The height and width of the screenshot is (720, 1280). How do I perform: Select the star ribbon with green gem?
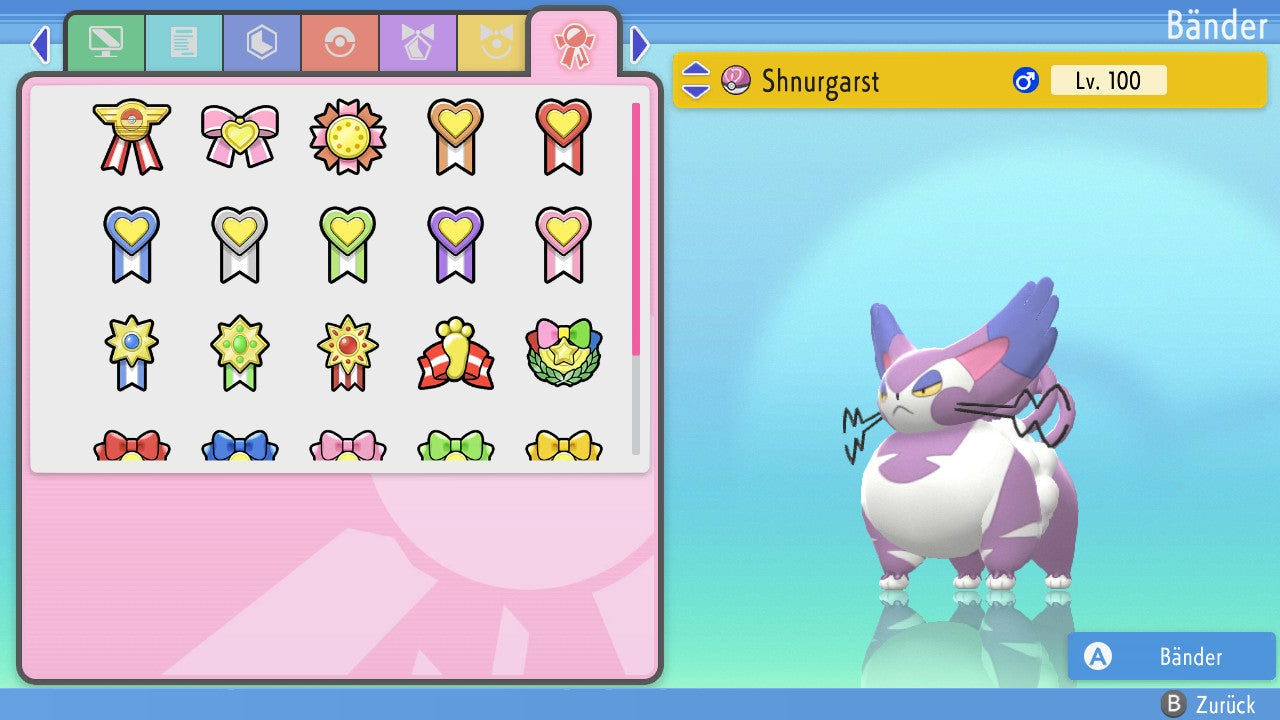[x=239, y=353]
